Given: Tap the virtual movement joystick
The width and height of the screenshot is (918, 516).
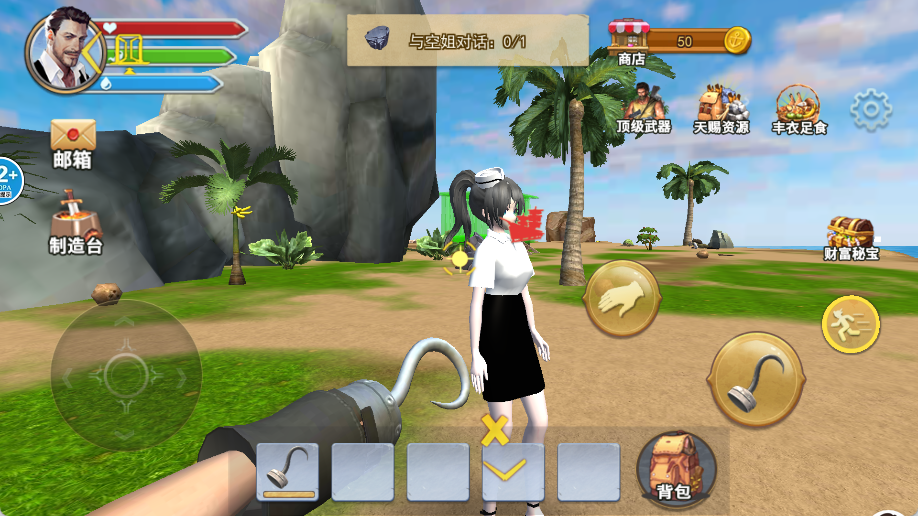Looking at the screenshot, I should coord(125,375).
